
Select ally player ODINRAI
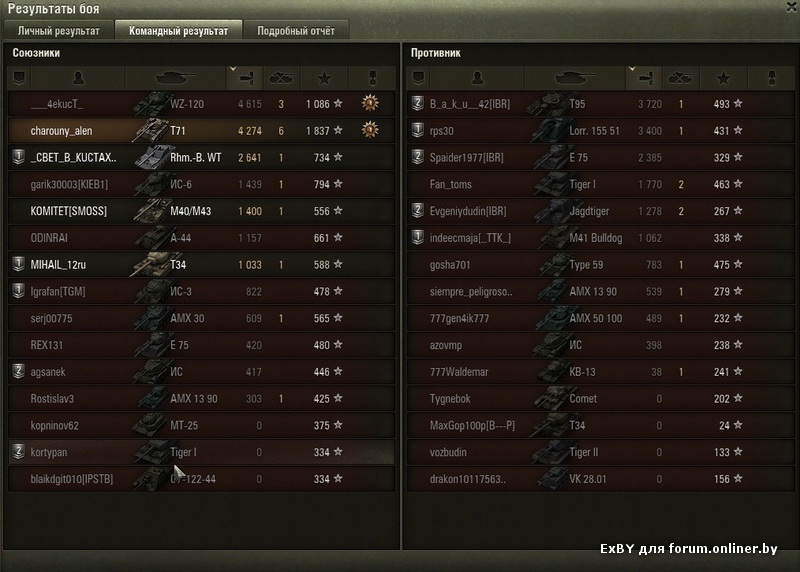200,238
